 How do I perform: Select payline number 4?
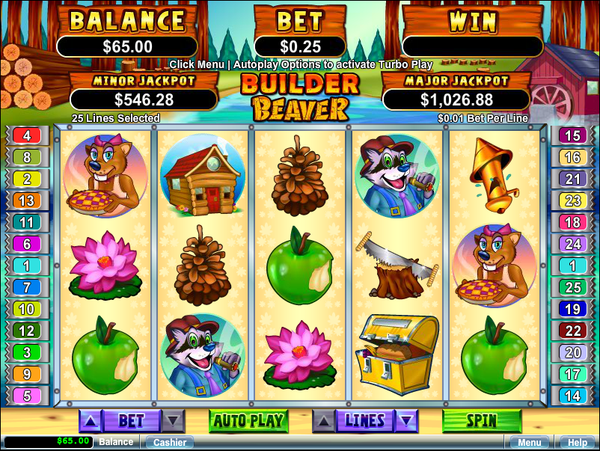26,135
